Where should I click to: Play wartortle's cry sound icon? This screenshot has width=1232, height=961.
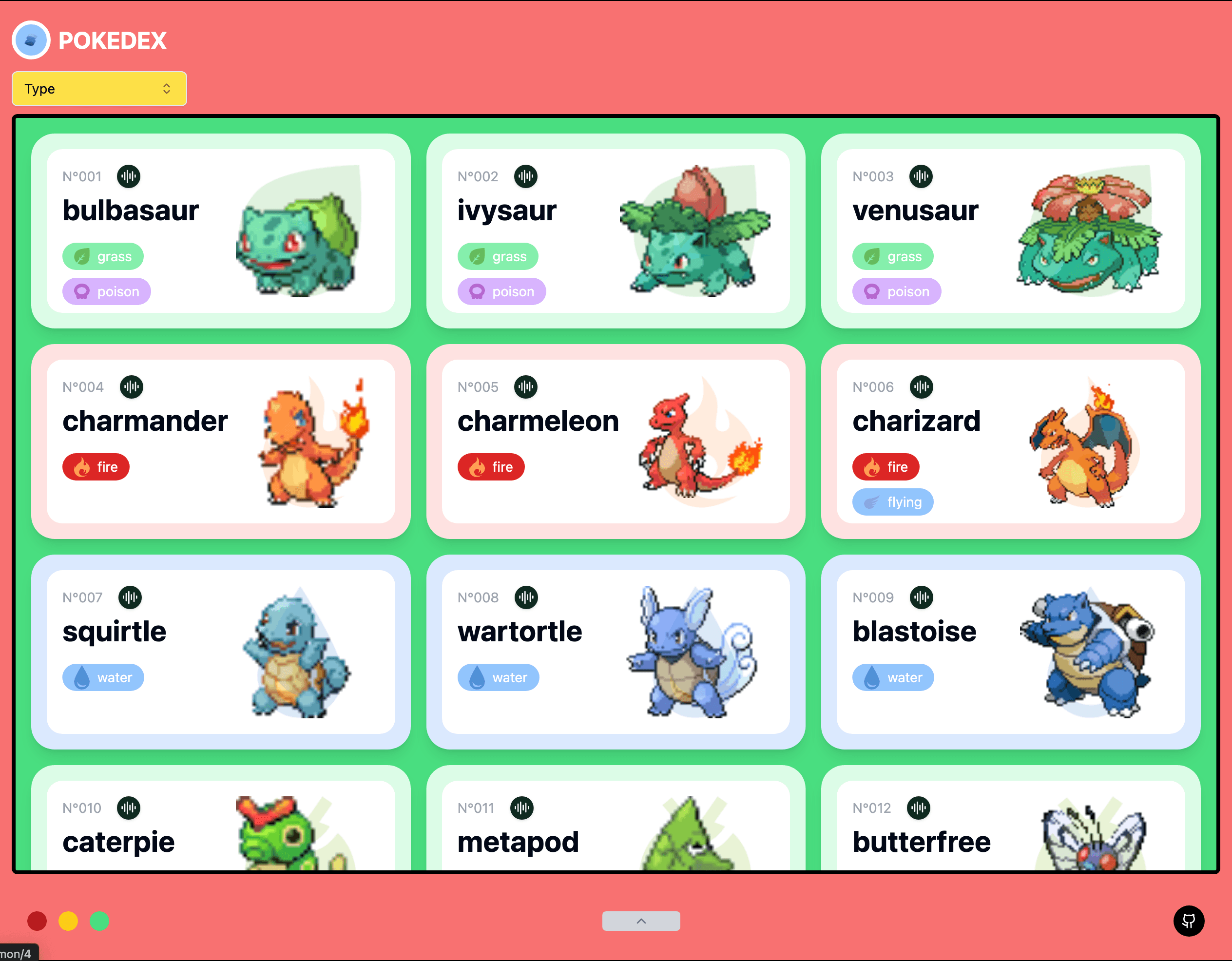click(x=526, y=597)
